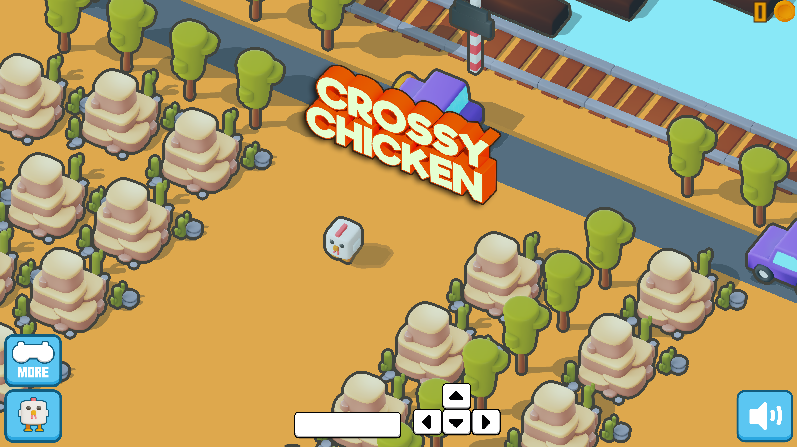Open the chicken character select
Screen dimensions: 797x447
point(33,414)
